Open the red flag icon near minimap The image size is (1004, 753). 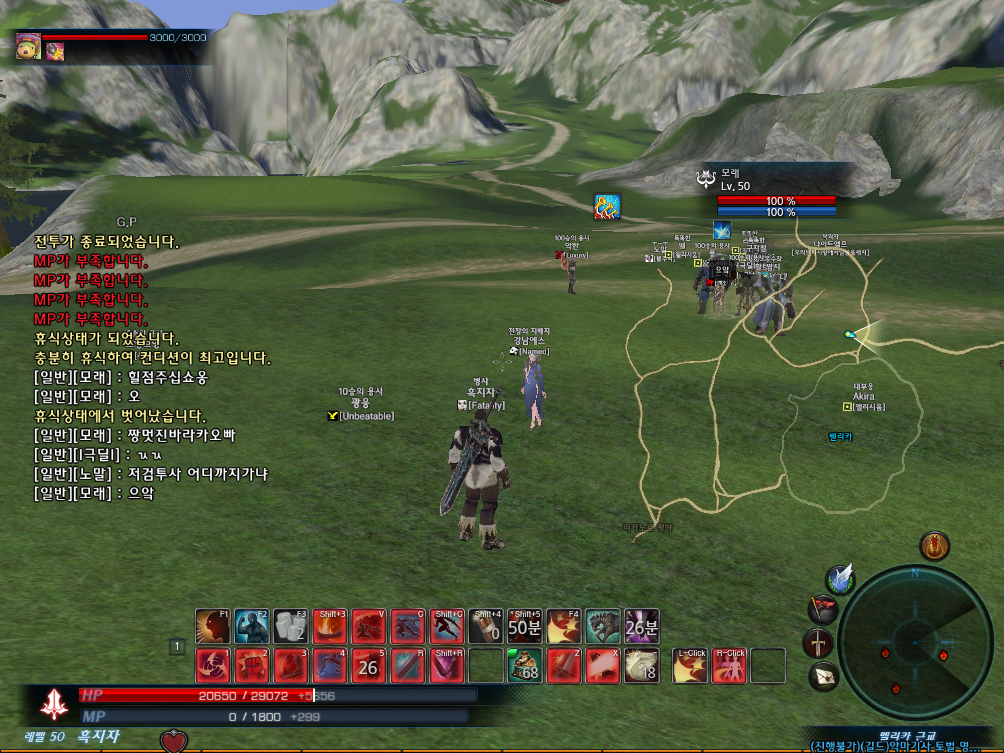pyautogui.click(x=822, y=609)
